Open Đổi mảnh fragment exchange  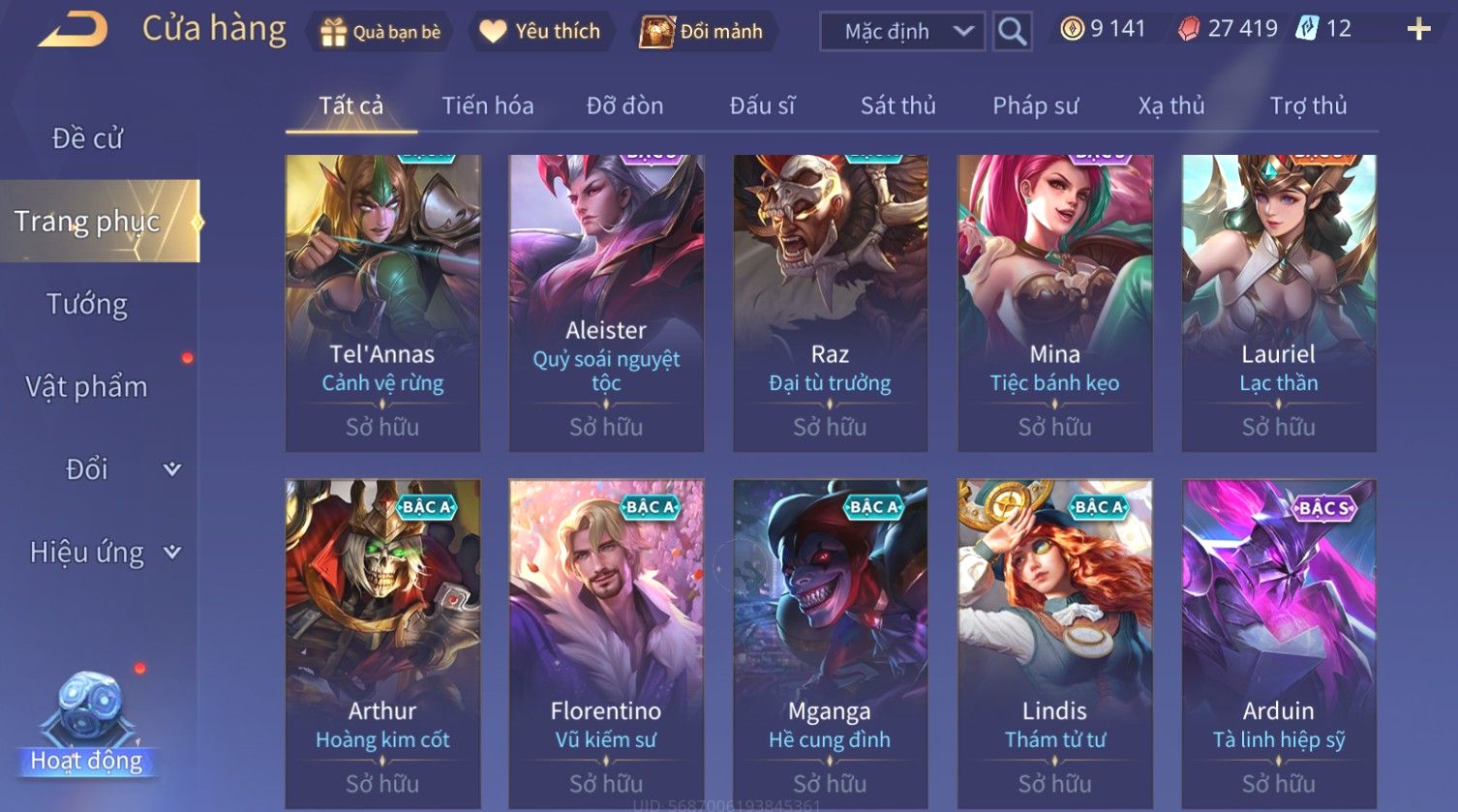click(x=703, y=32)
